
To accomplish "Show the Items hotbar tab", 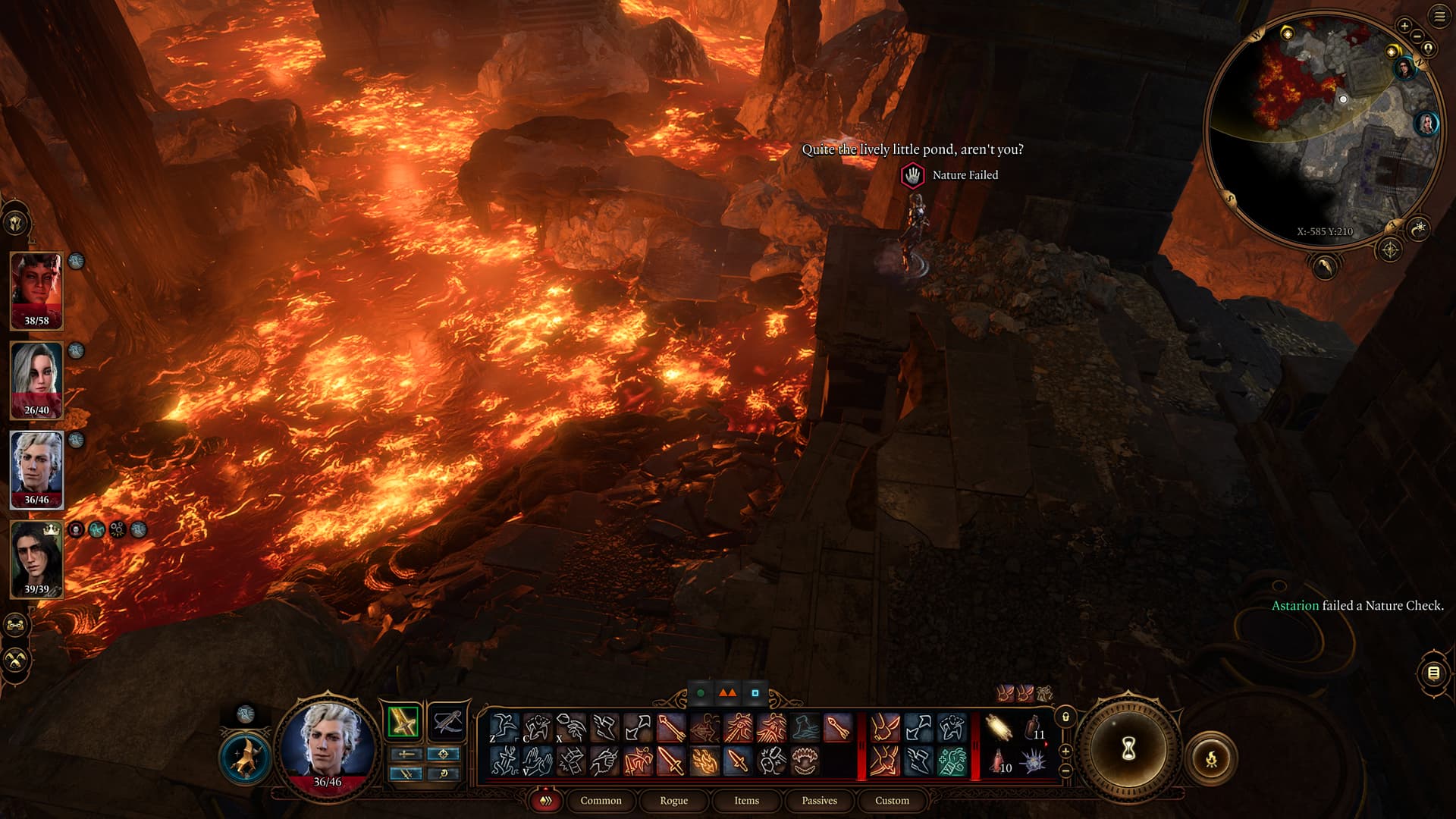I will pyautogui.click(x=746, y=800).
